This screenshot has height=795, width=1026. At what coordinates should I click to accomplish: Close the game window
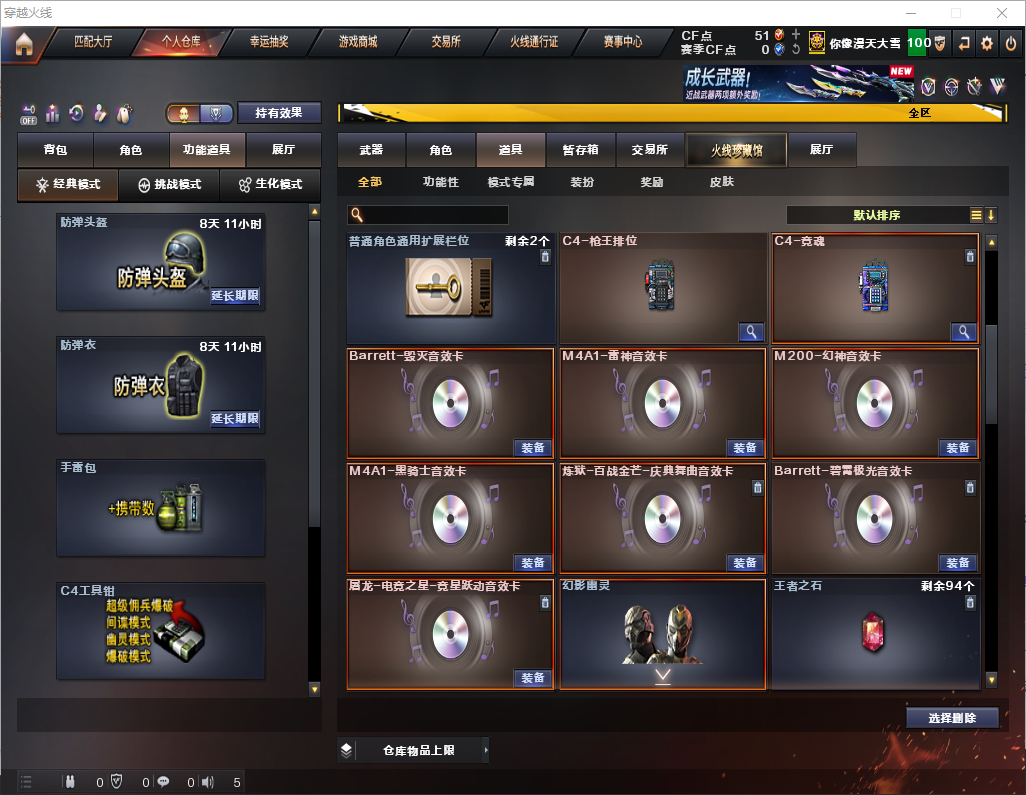tap(1002, 13)
